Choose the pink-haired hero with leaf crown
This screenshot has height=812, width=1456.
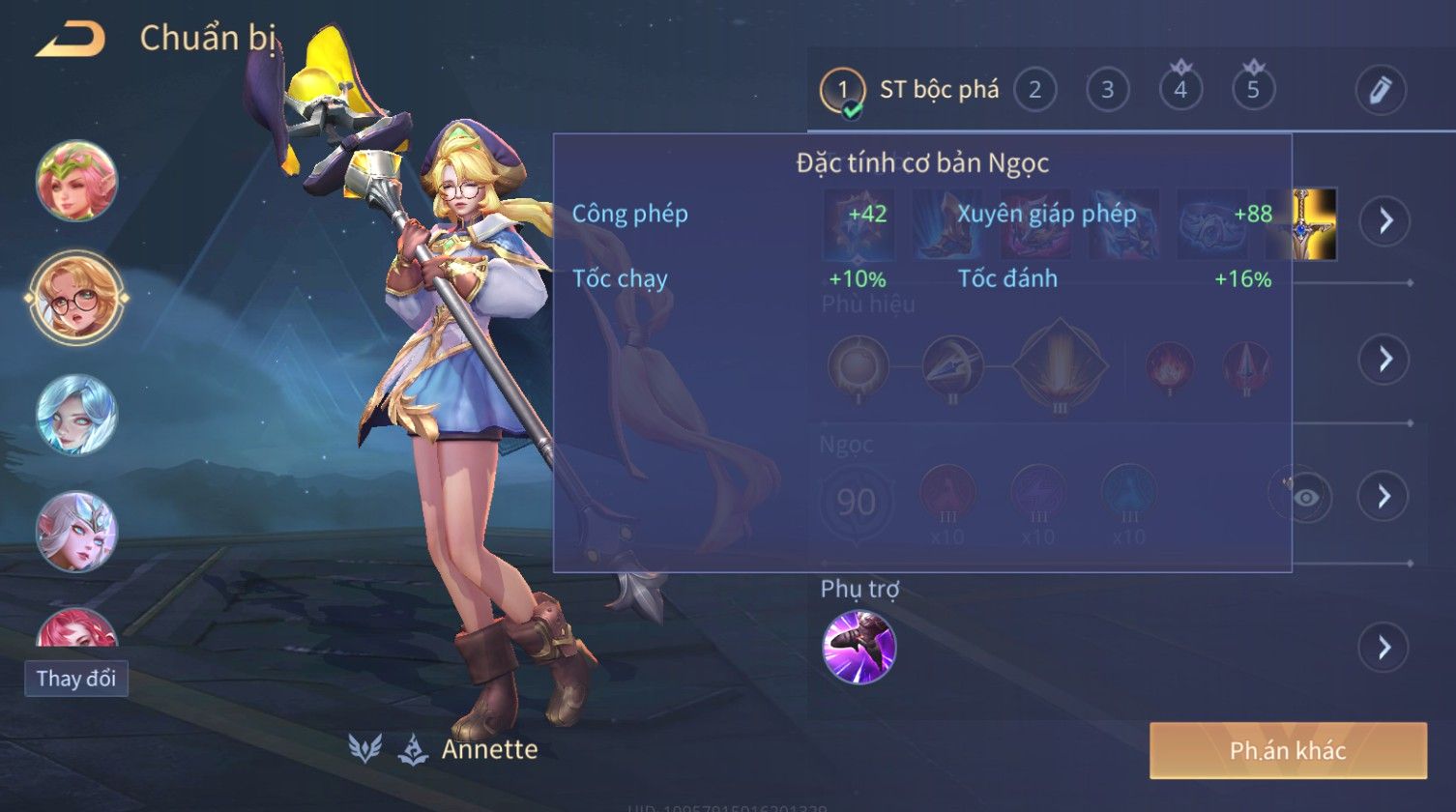pyautogui.click(x=76, y=181)
